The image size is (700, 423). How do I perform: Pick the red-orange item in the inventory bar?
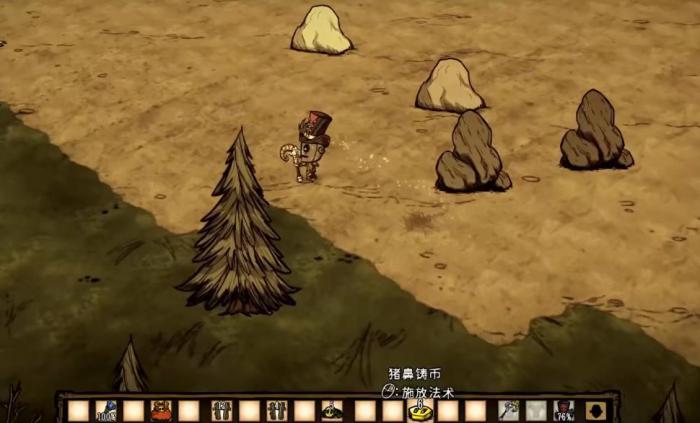tap(160, 410)
